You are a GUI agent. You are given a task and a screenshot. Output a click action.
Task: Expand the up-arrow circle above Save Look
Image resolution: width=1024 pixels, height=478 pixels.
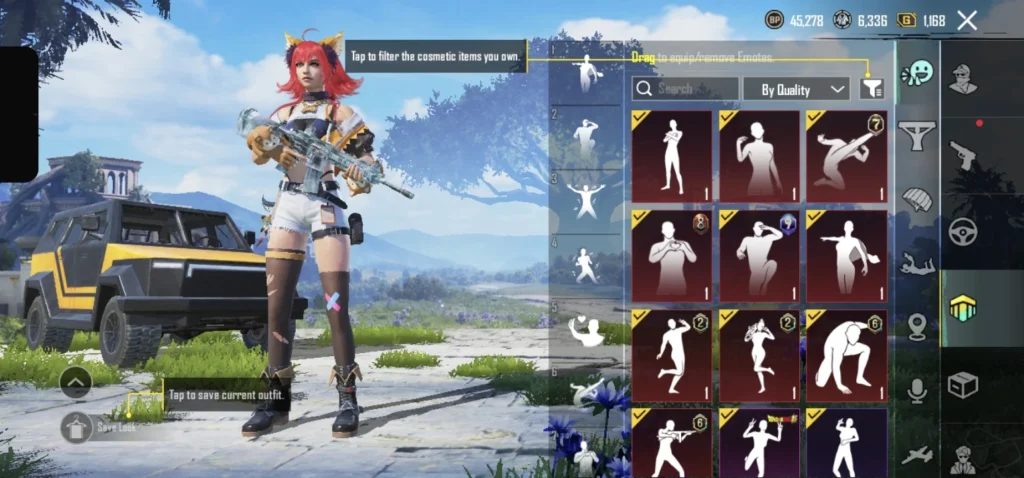76,381
